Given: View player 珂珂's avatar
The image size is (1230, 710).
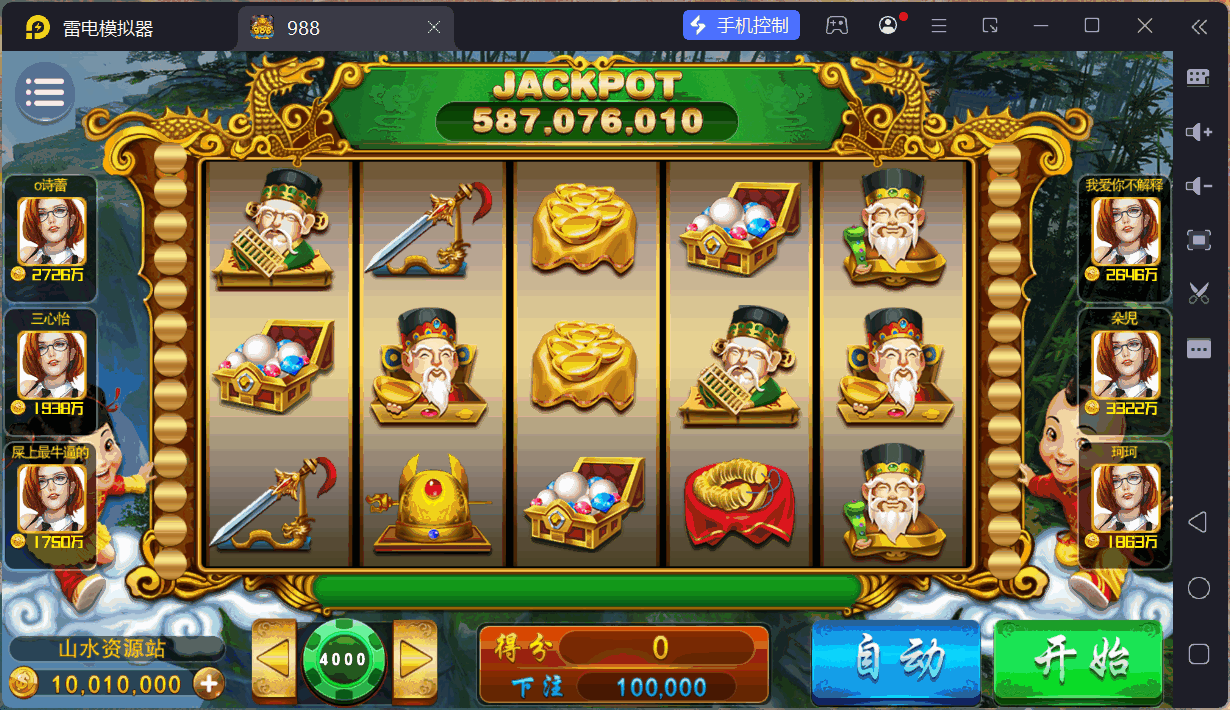Looking at the screenshot, I should (1125, 498).
